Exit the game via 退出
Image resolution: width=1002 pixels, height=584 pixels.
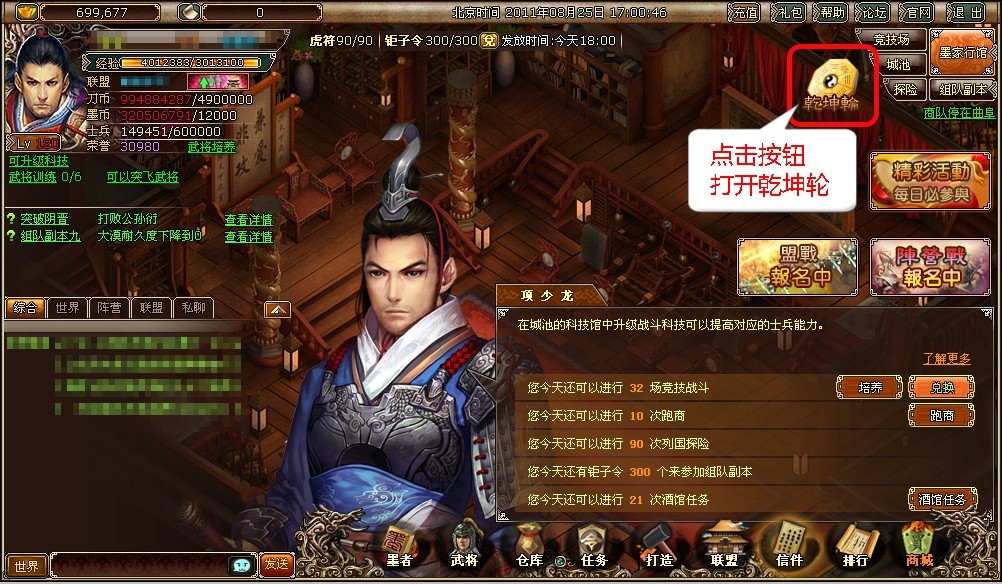click(967, 13)
